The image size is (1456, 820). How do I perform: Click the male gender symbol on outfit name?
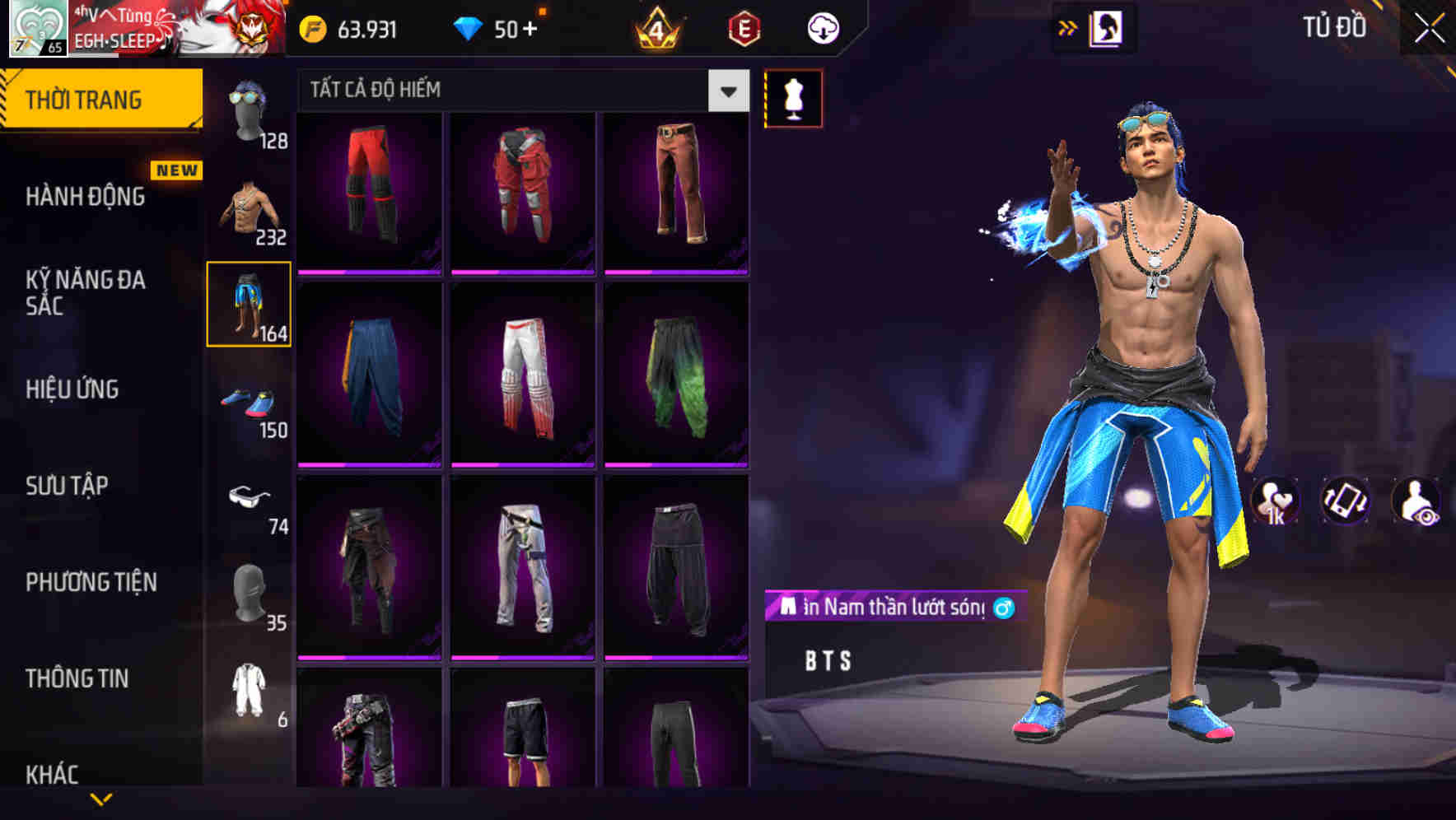click(1004, 608)
